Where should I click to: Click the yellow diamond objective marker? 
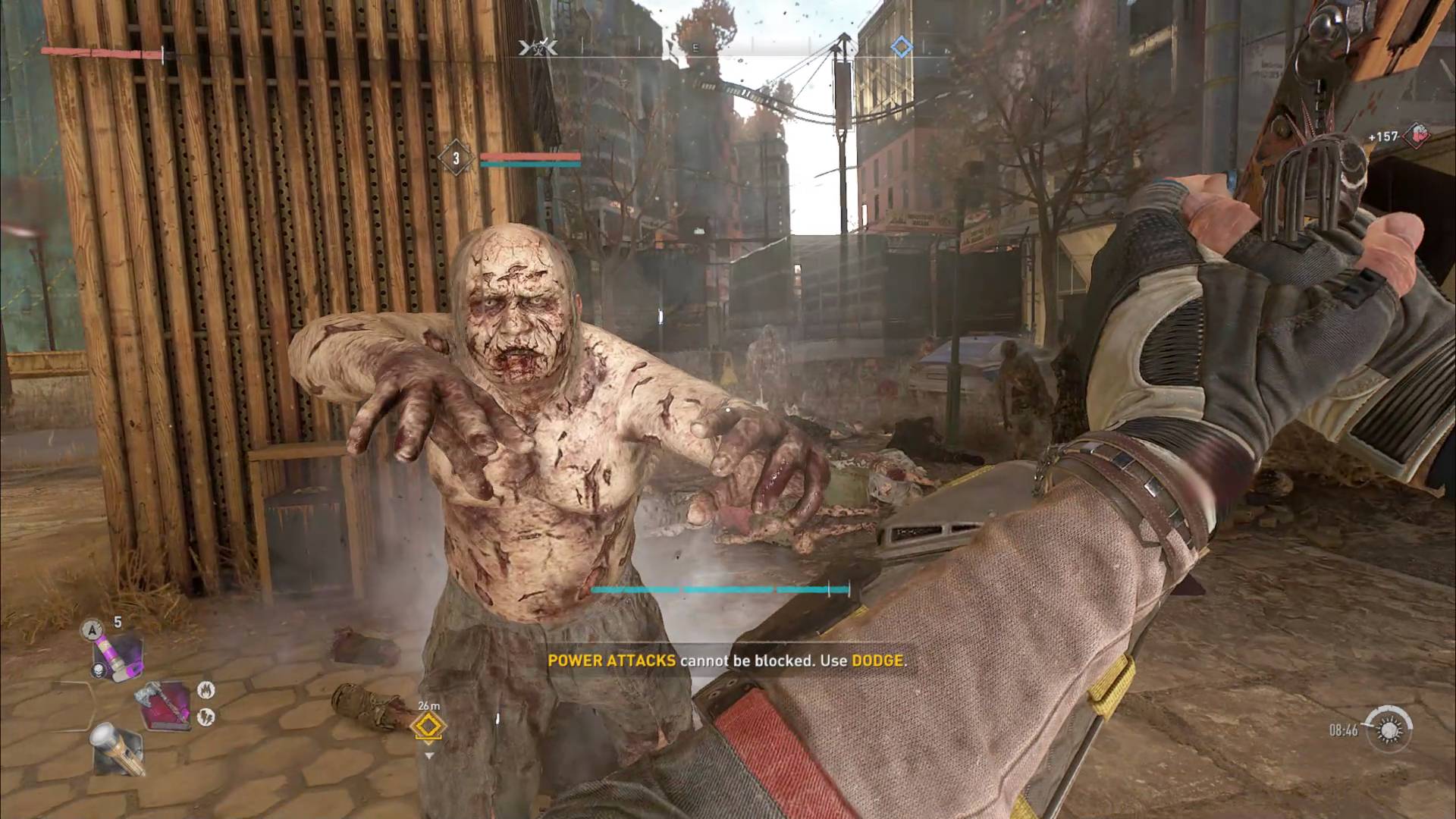(428, 726)
